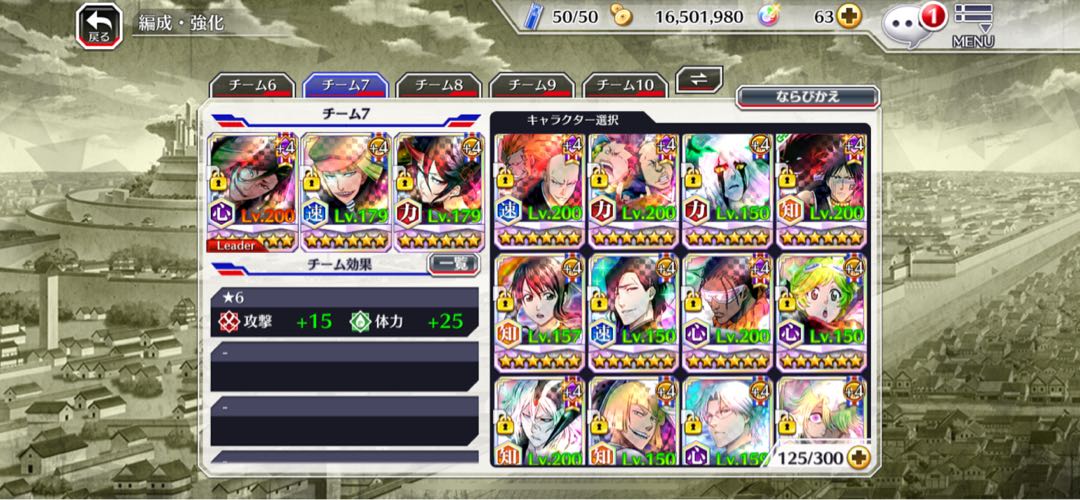Add spirit orbs with the top plus button
The image size is (1080, 500).
click(849, 17)
